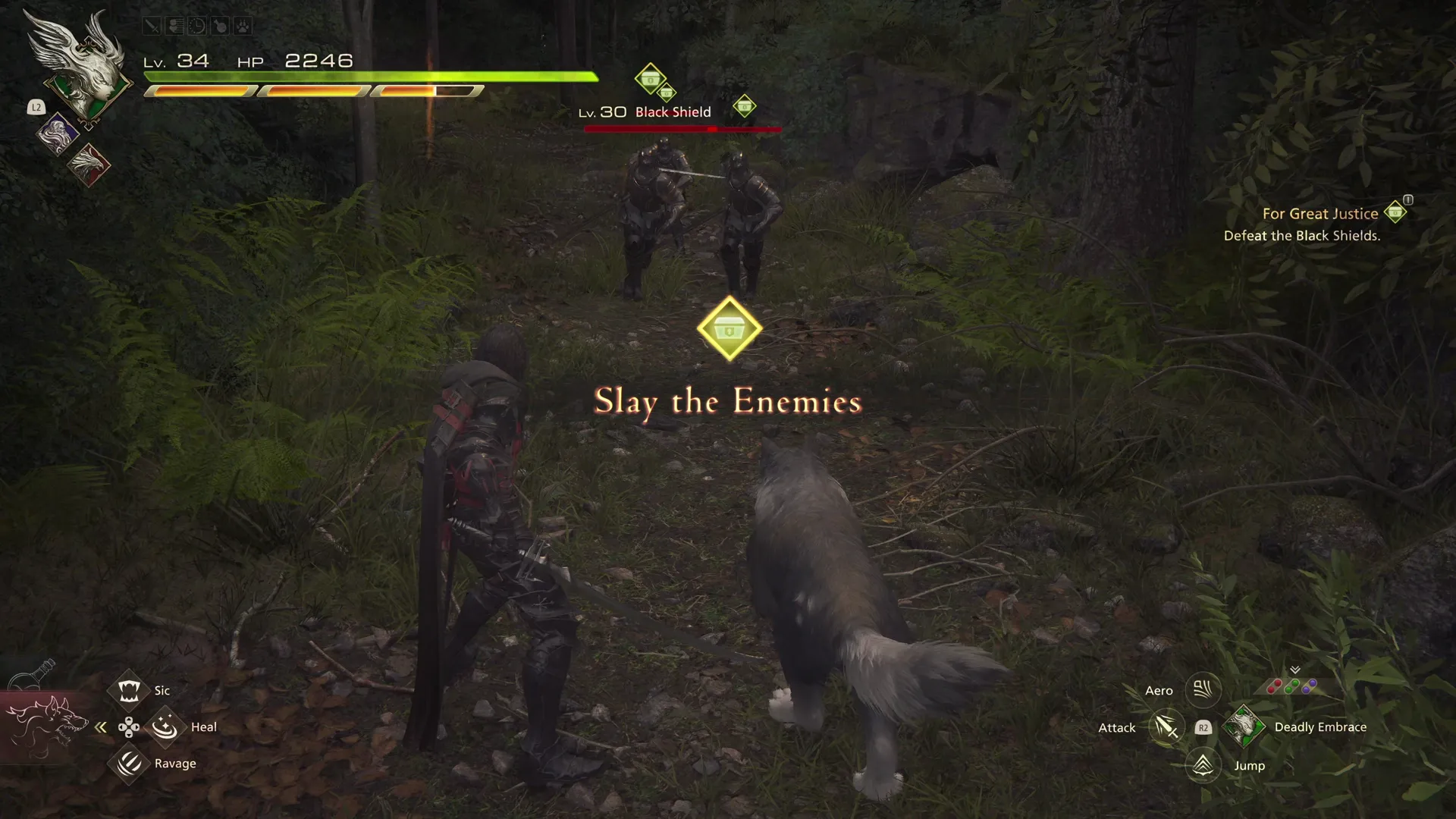Click the Aero ability icon

[1202, 690]
